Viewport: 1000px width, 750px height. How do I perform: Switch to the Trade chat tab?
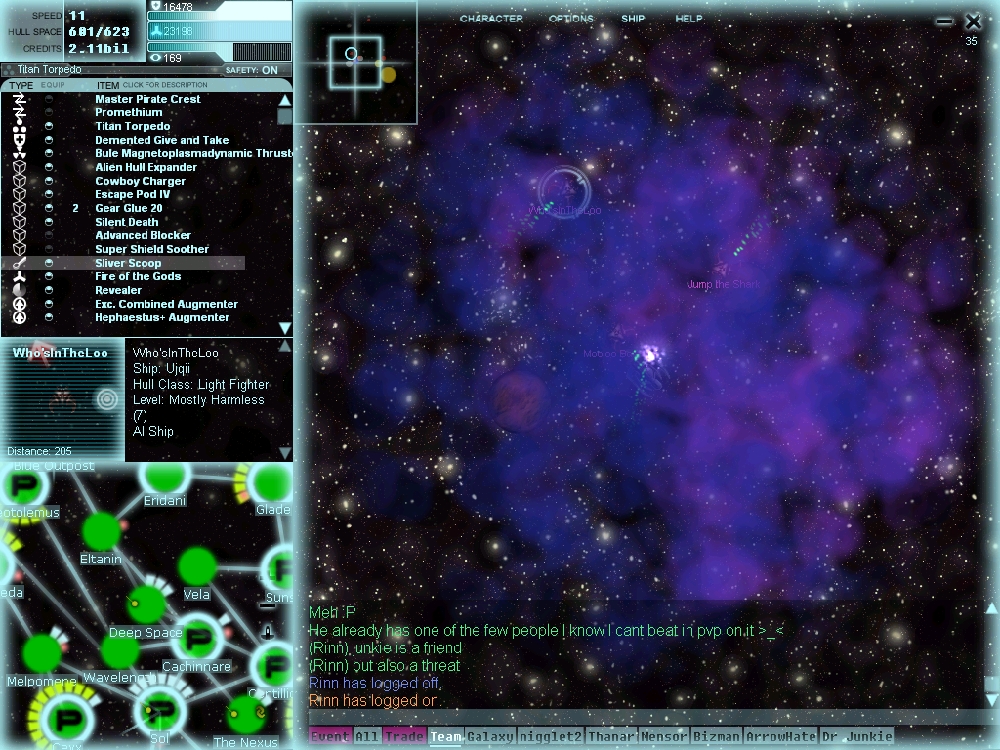tap(404, 737)
